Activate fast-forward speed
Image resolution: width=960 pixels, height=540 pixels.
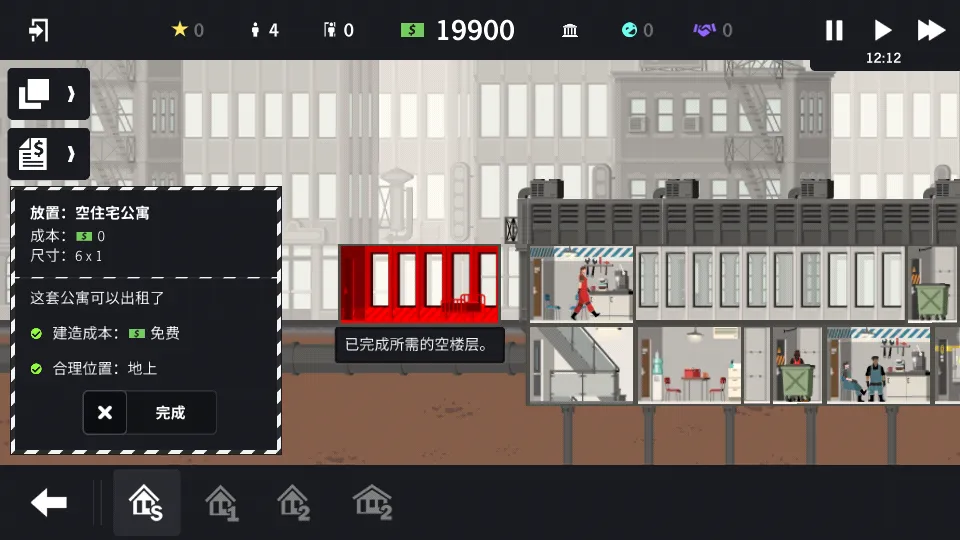point(931,30)
